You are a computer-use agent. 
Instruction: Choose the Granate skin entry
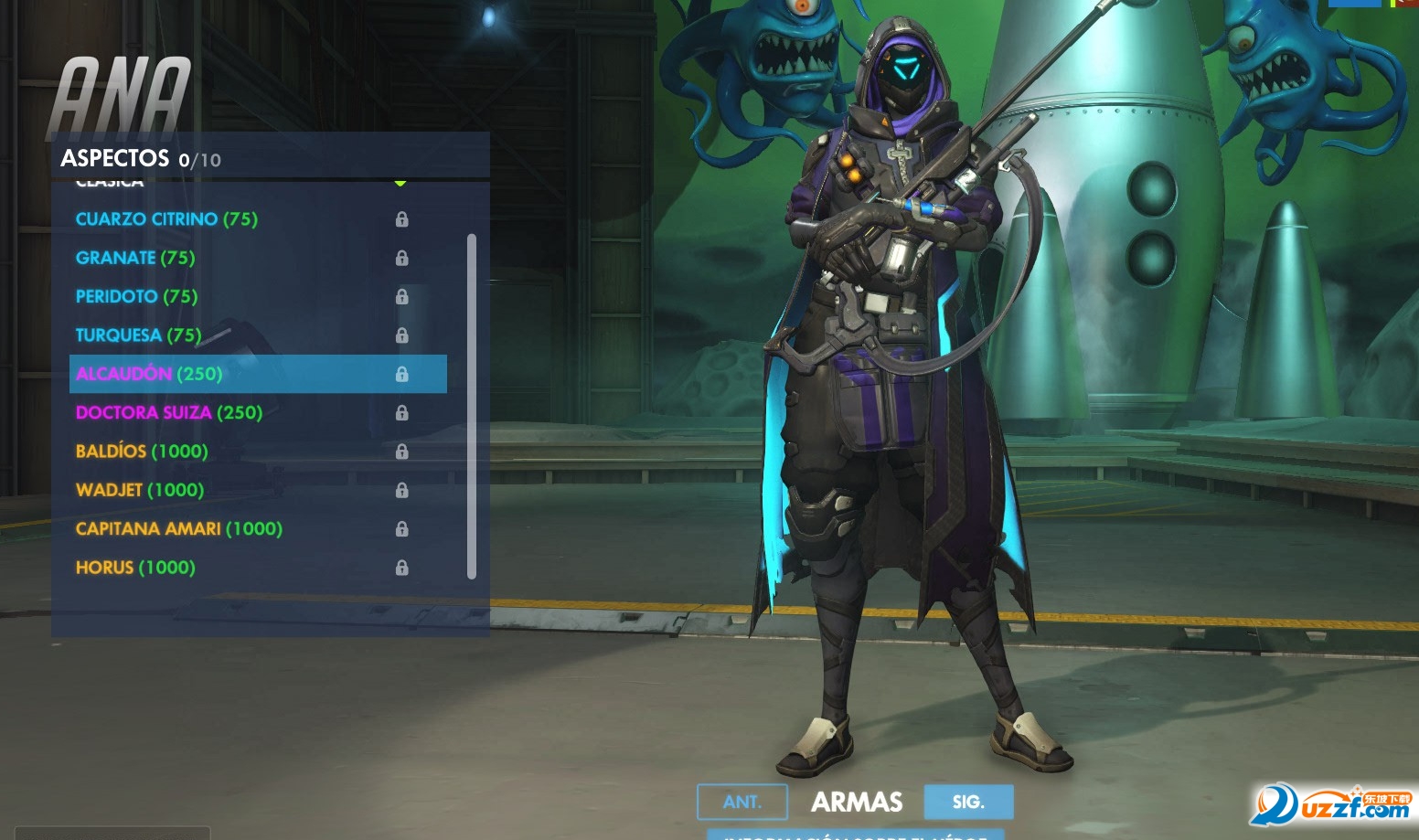click(x=135, y=258)
